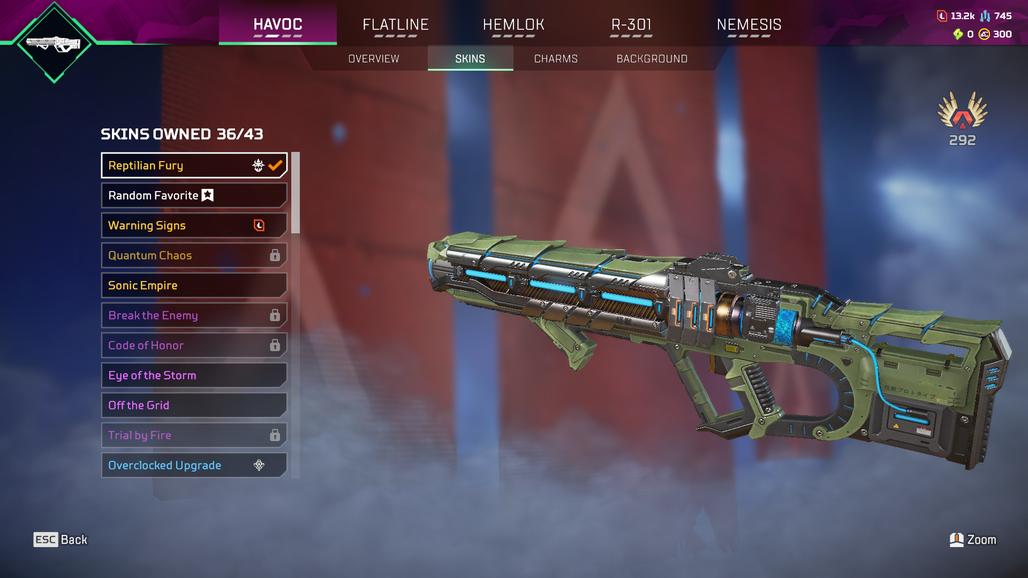Select the HEMLOK weapon tab
Viewport: 1028px width, 578px height.
513,25
